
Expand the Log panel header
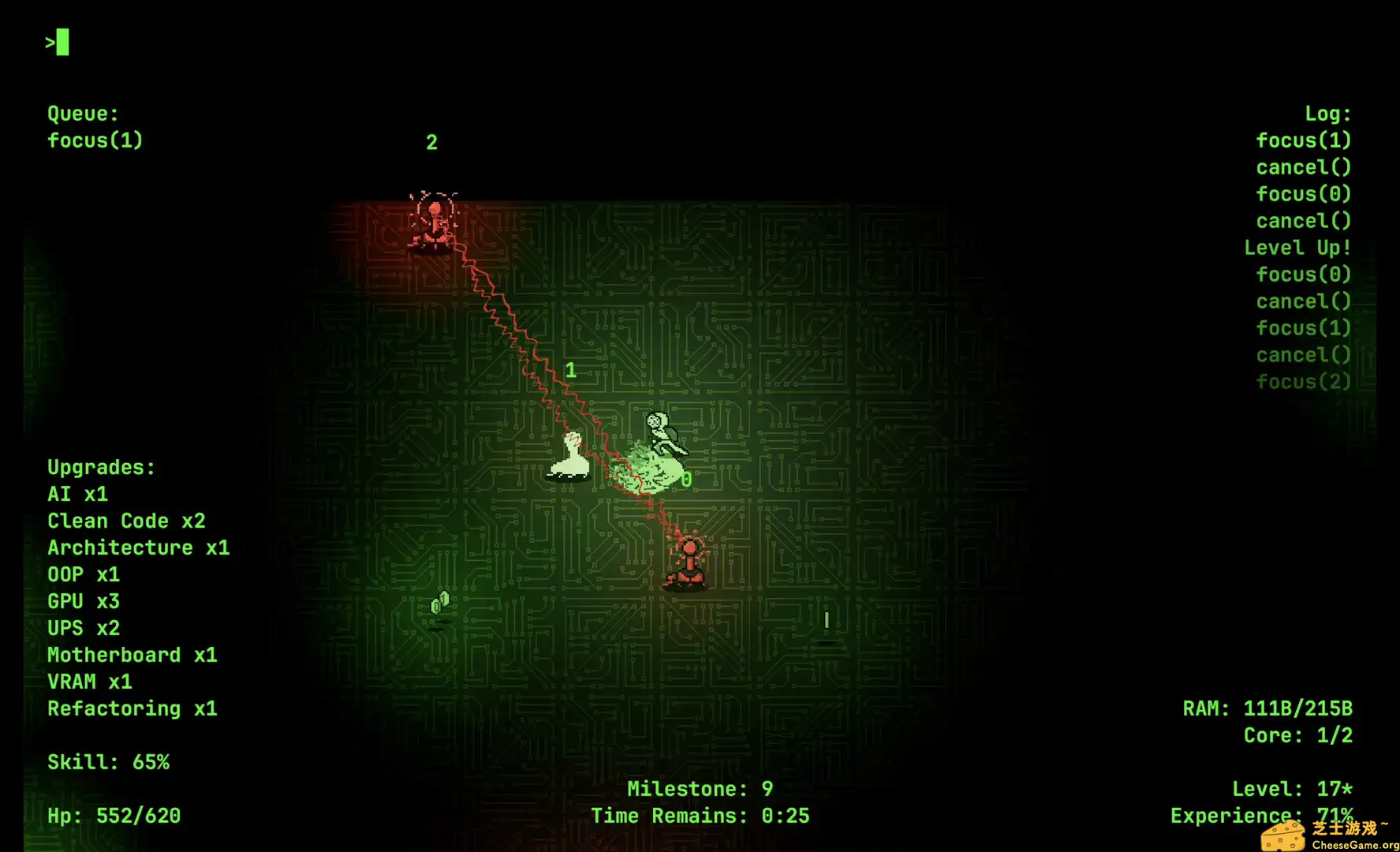point(1327,113)
